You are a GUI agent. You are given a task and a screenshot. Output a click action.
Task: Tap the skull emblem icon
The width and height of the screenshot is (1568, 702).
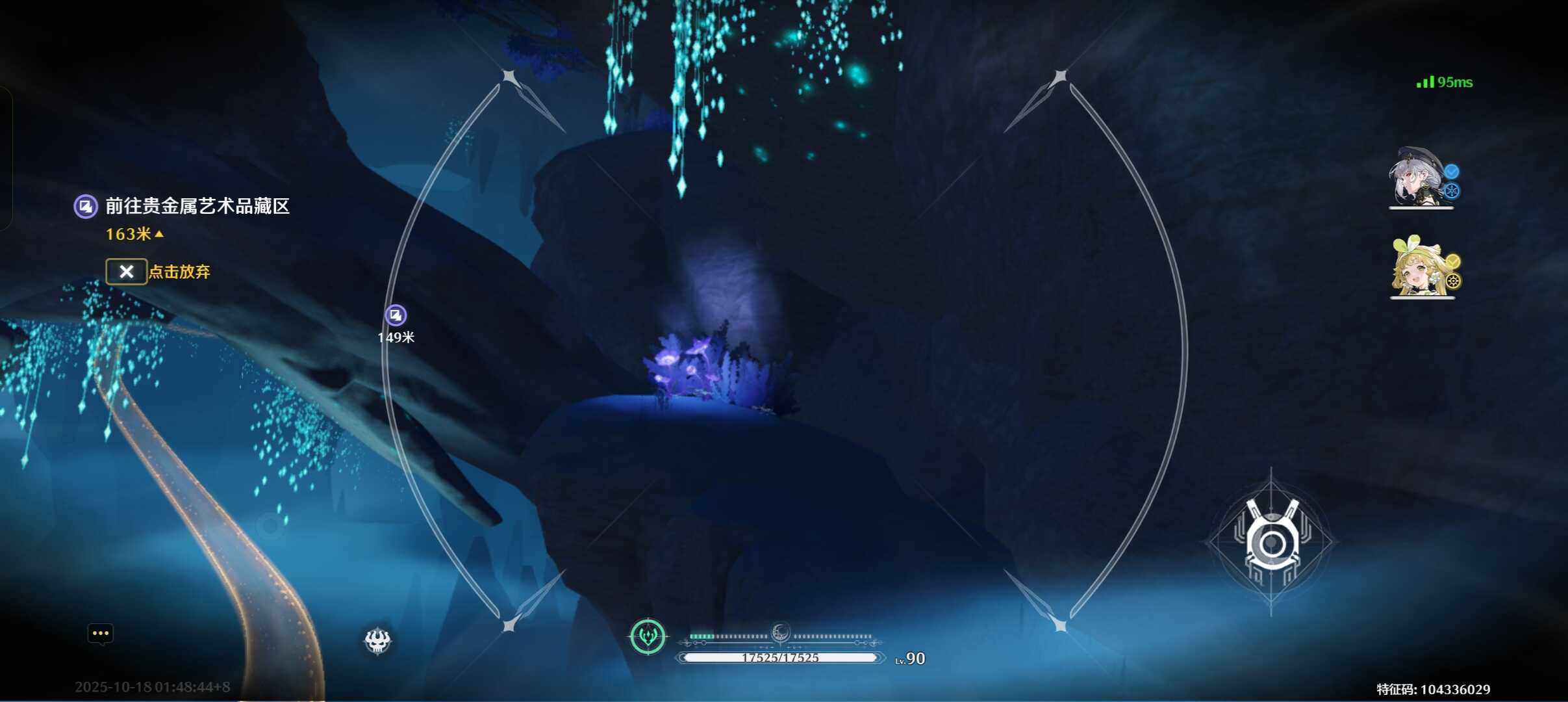click(x=377, y=641)
